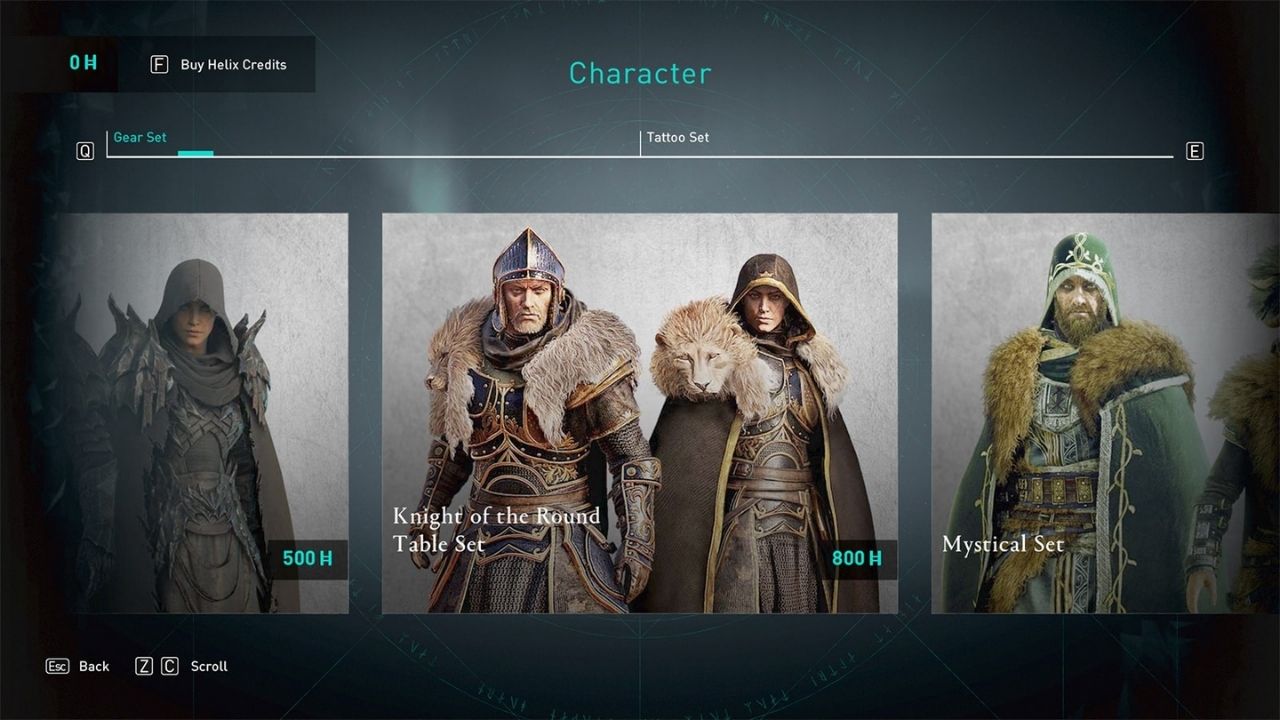Click the 500 H price tag
This screenshot has height=720, width=1280.
[x=305, y=558]
